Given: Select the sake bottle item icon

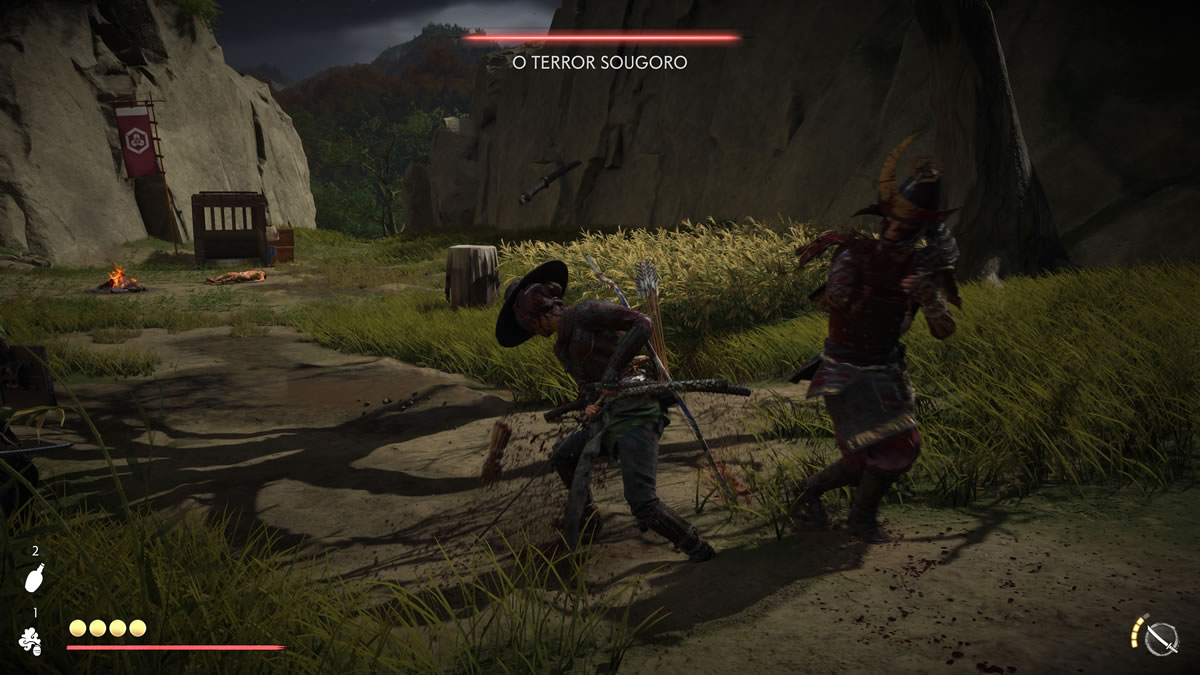Looking at the screenshot, I should click(x=32, y=579).
